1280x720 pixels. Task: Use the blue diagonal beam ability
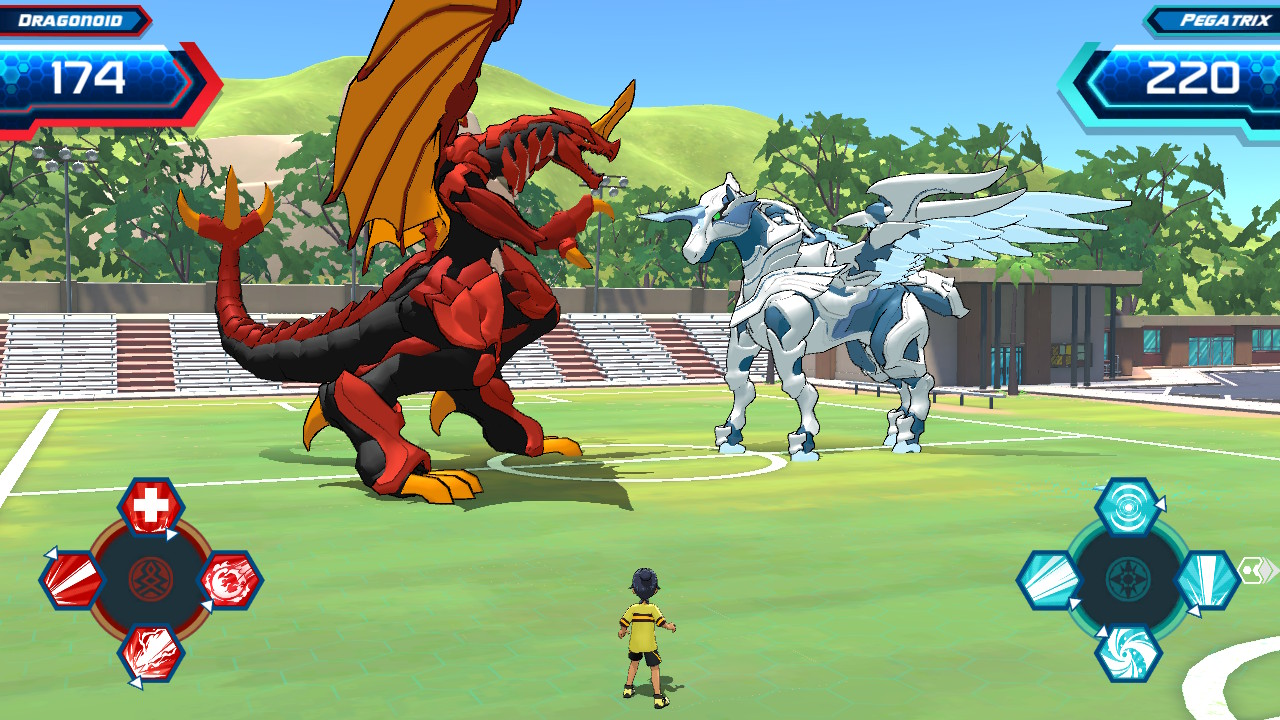1050,580
